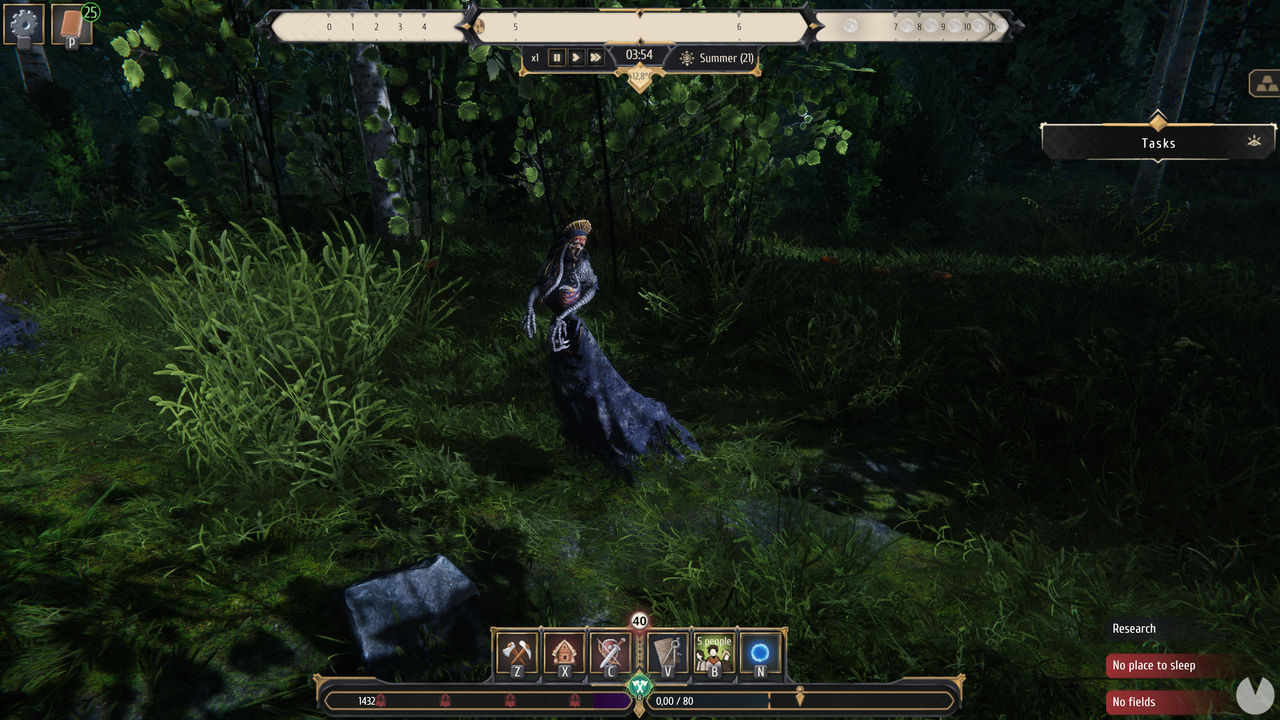The width and height of the screenshot is (1280, 720).
Task: Open the Research notification
Action: click(1134, 629)
